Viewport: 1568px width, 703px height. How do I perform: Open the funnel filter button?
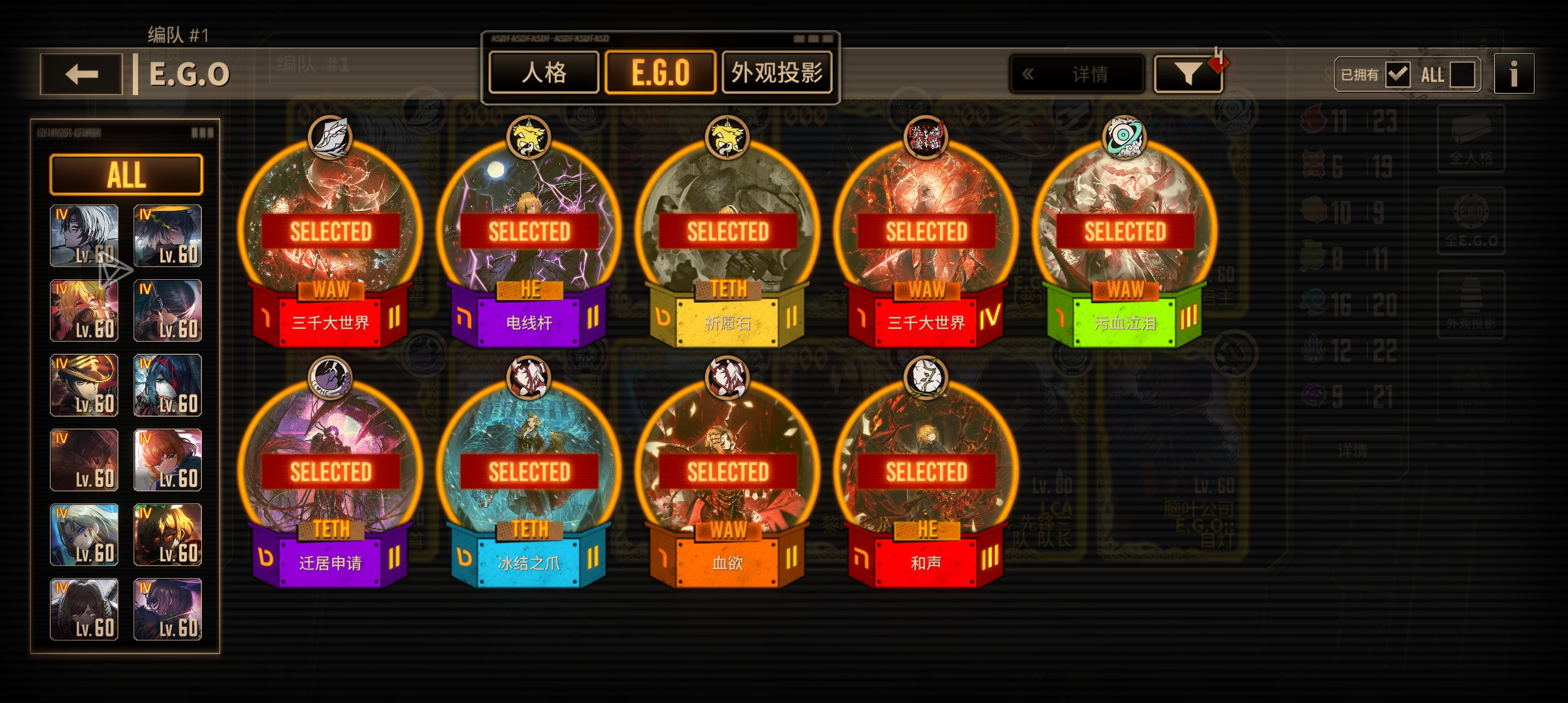pos(1188,74)
